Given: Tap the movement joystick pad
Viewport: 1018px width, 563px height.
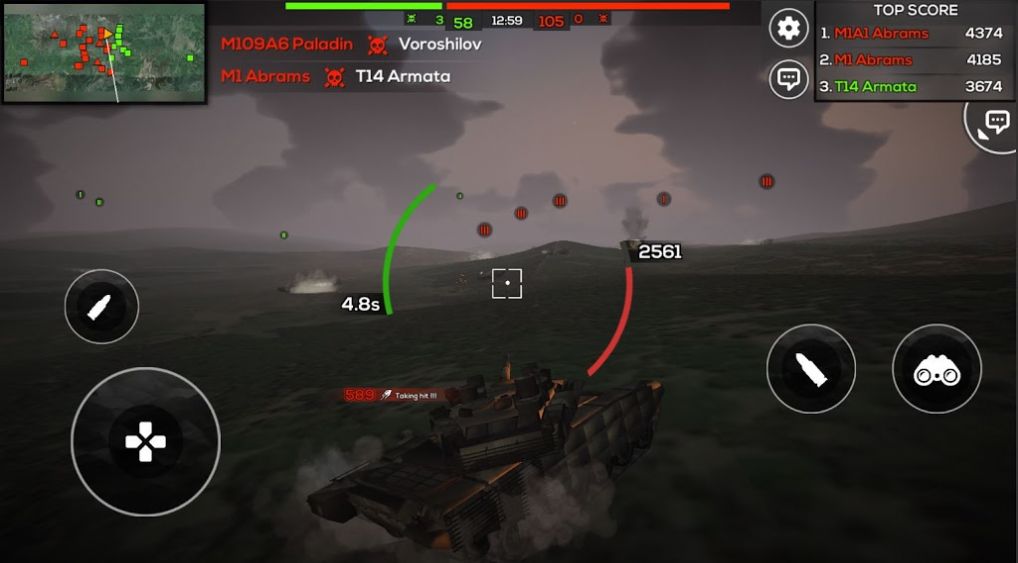Looking at the screenshot, I should [x=146, y=442].
